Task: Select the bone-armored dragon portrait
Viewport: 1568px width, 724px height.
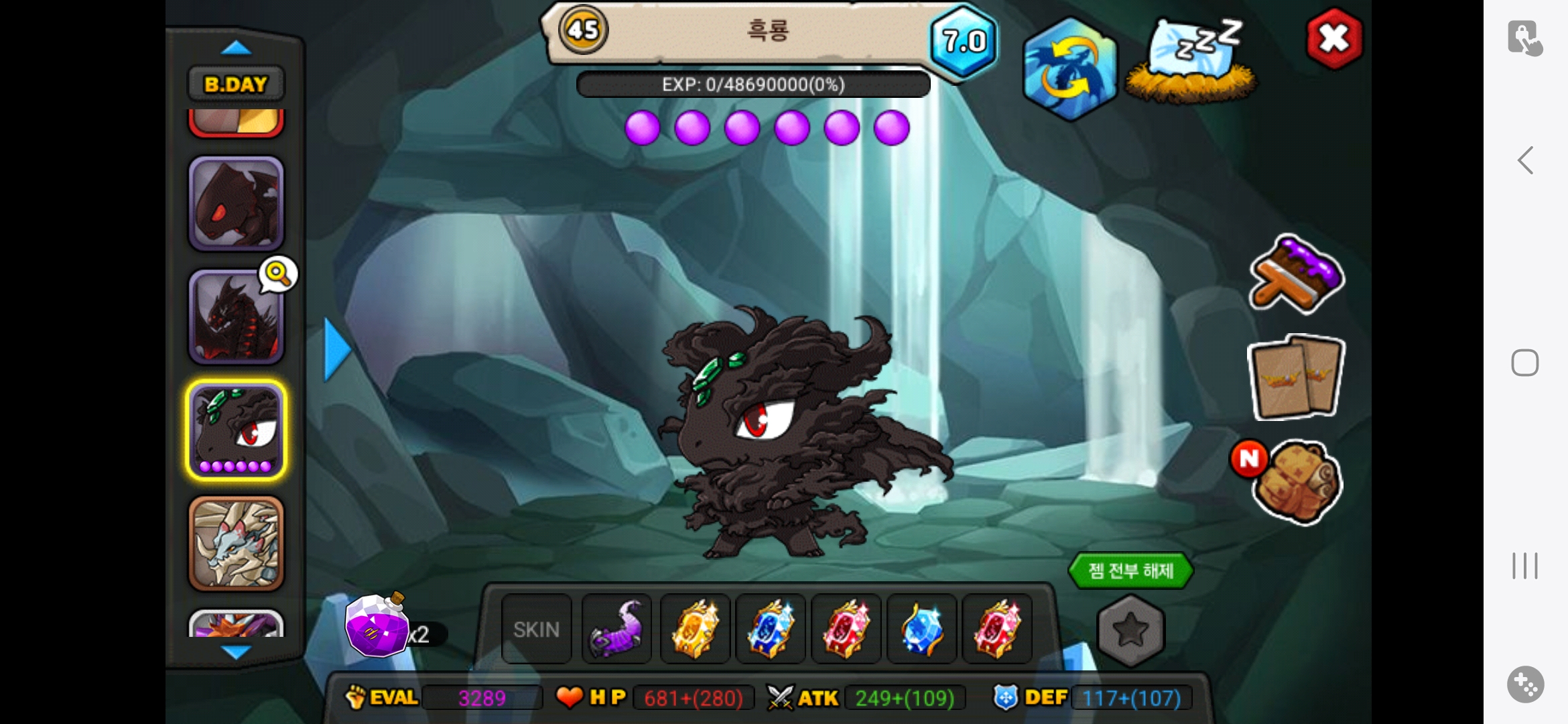Action: tap(236, 543)
